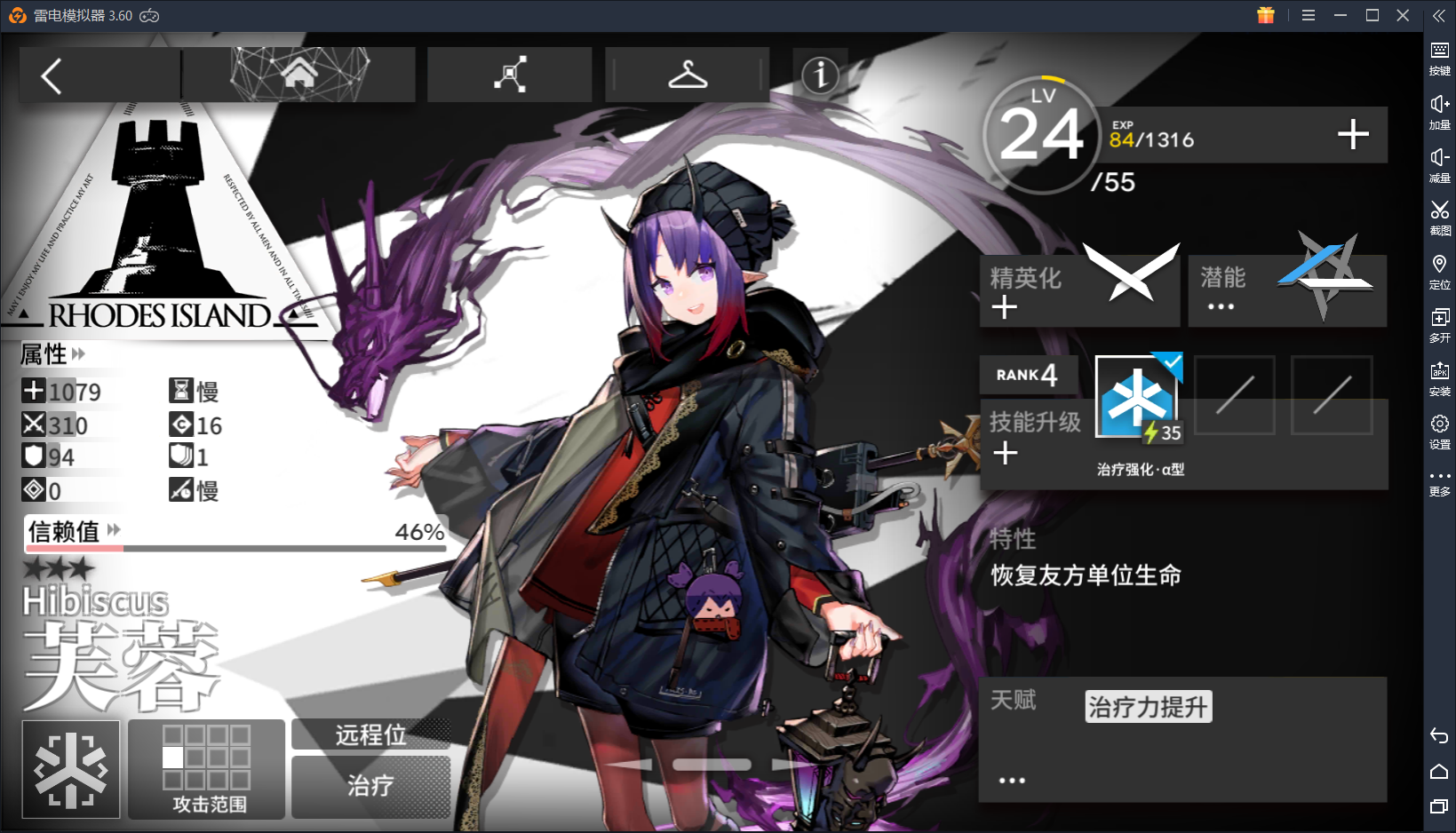Click the 精英化 elite promotion plus button
This screenshot has height=833, width=1456.
click(1005, 307)
